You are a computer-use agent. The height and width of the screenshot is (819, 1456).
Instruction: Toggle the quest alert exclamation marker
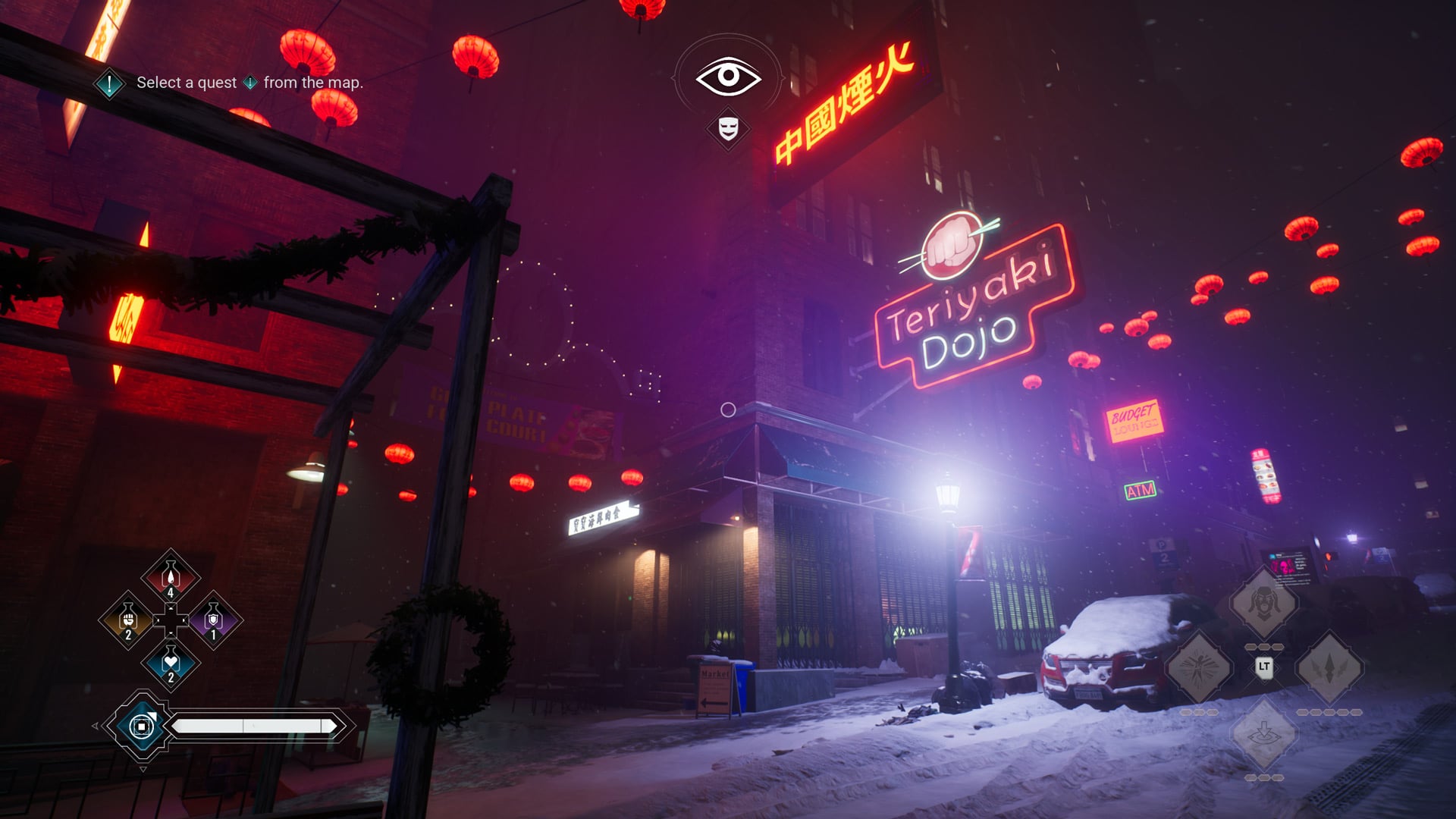[x=111, y=85]
